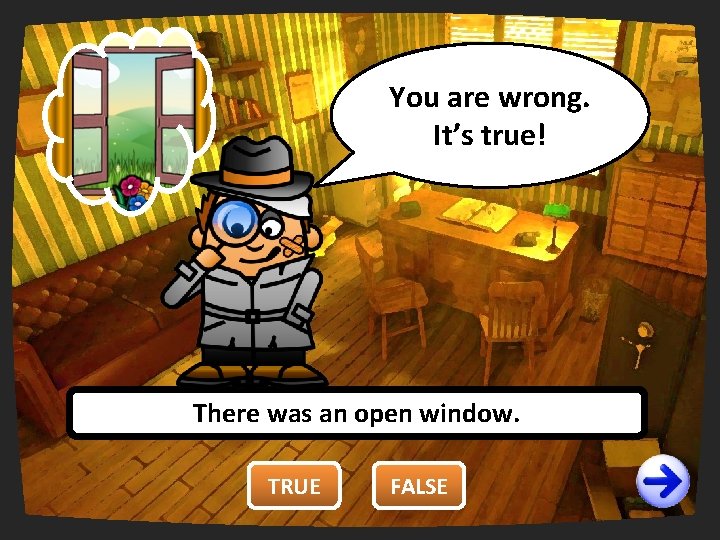Go to next question with blue arrow
This screenshot has width=720, height=540.
click(665, 484)
